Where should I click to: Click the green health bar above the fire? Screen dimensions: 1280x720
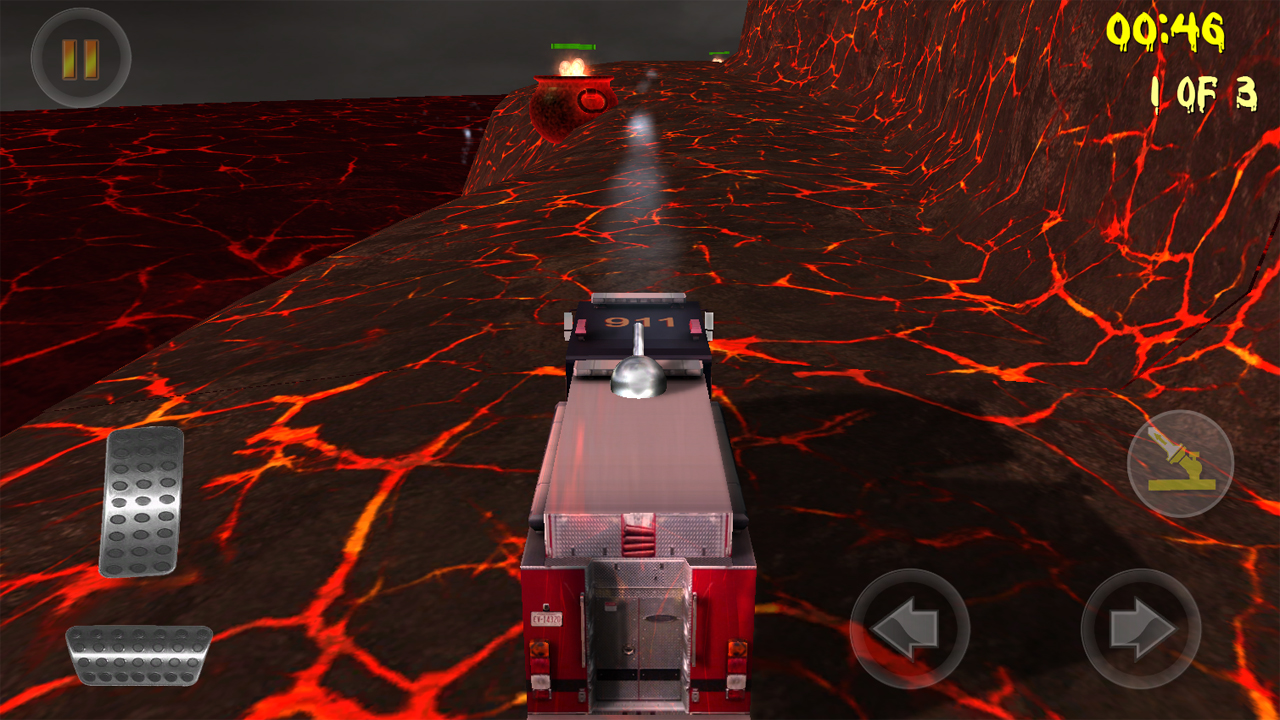573,46
